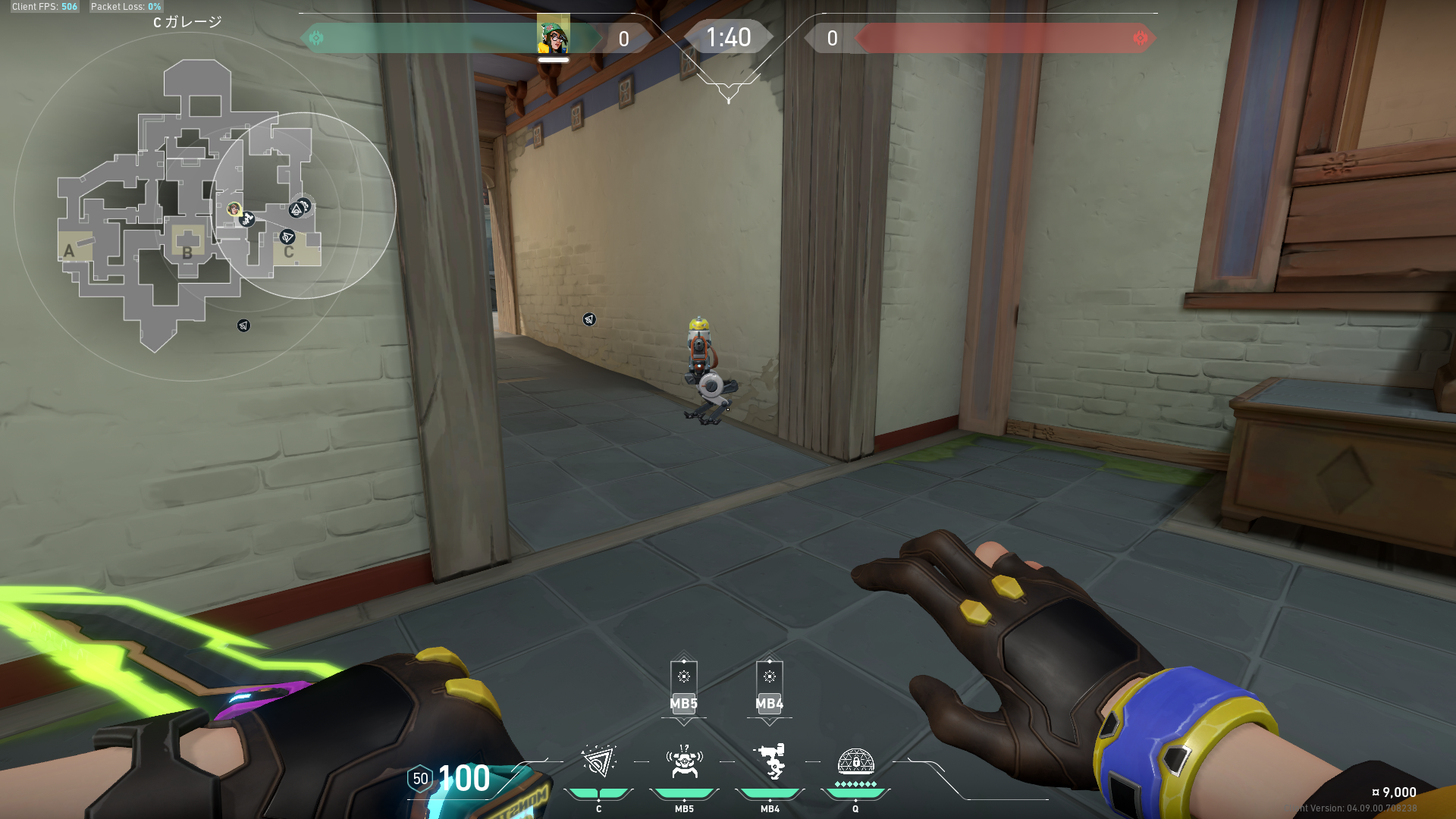
Task: Activate the Nanoswarm grenade ability icon
Action: pos(598,762)
